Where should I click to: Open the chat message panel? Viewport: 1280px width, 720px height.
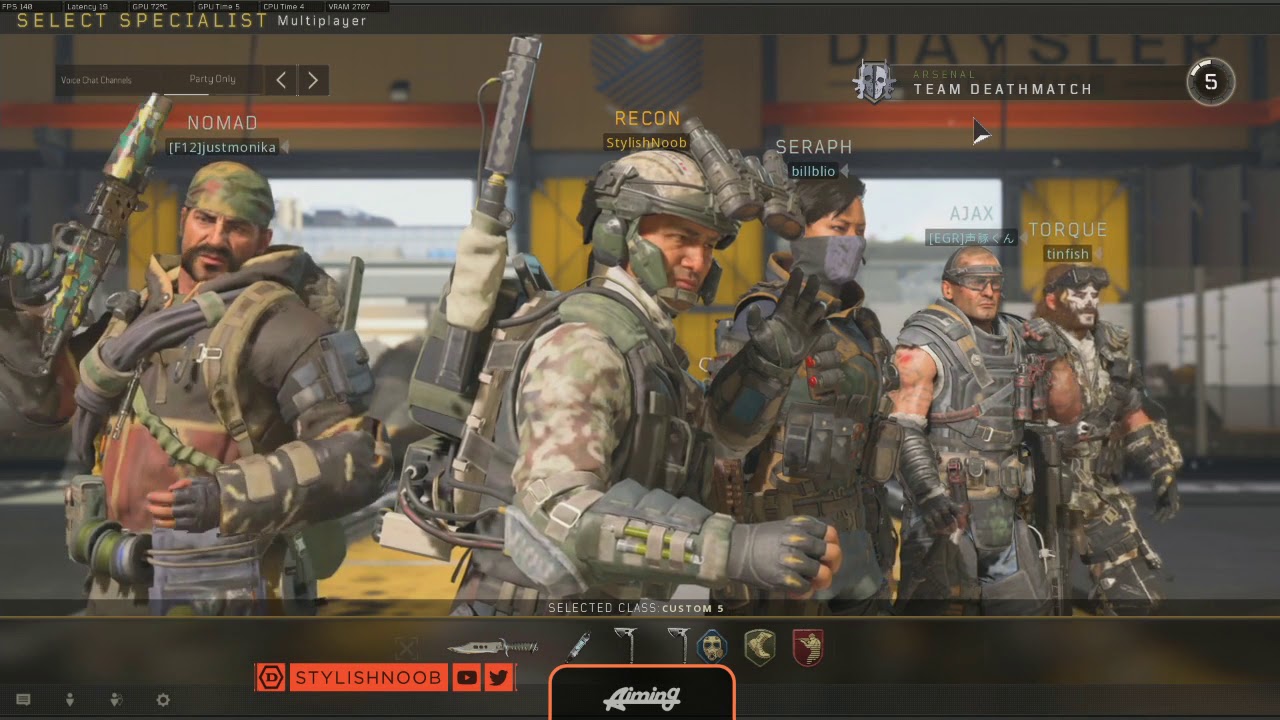point(24,700)
